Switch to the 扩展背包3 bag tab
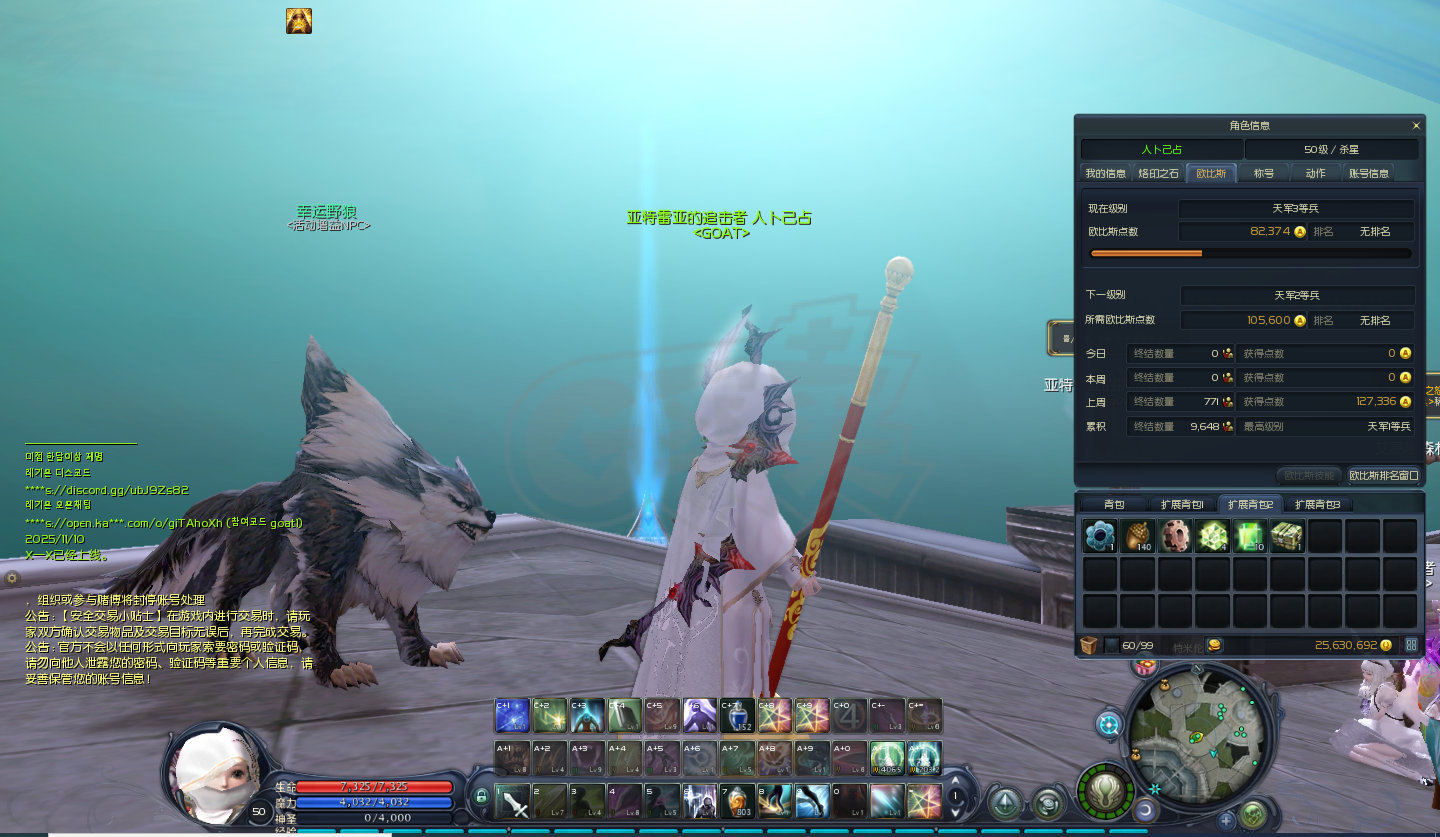 tap(1318, 504)
